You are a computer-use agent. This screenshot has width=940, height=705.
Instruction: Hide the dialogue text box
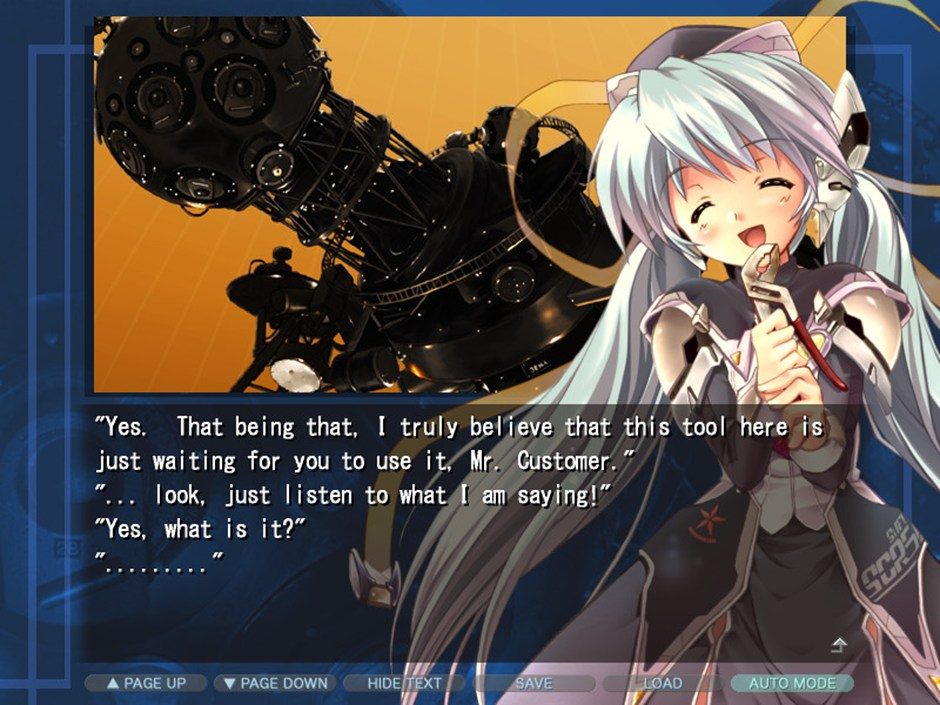coord(404,683)
